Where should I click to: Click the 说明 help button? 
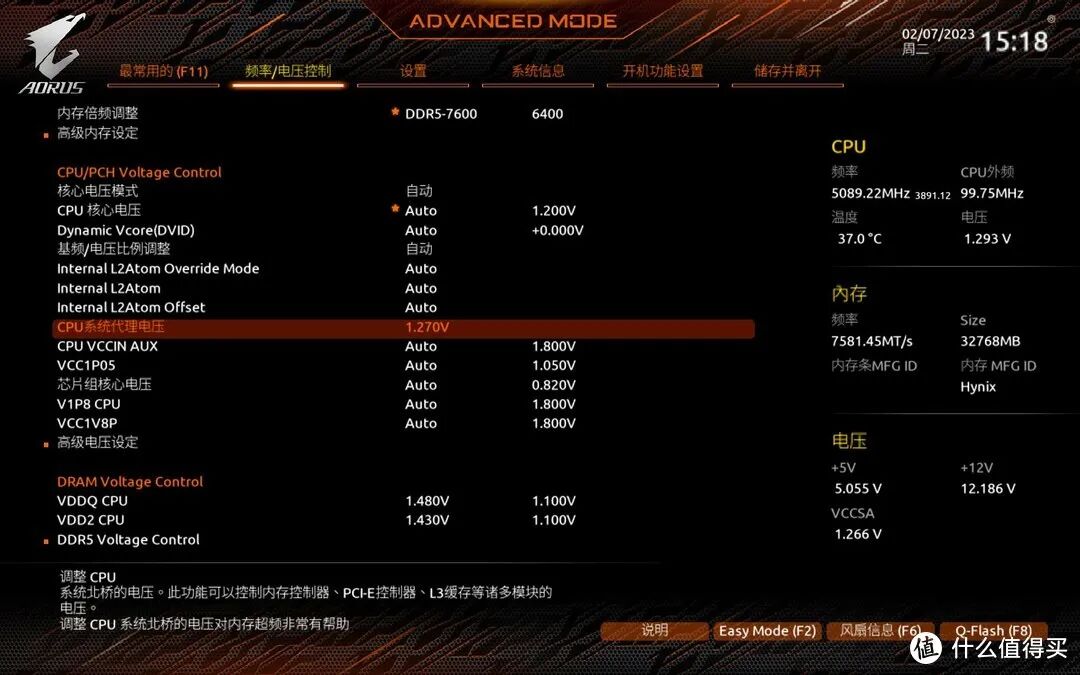[655, 631]
